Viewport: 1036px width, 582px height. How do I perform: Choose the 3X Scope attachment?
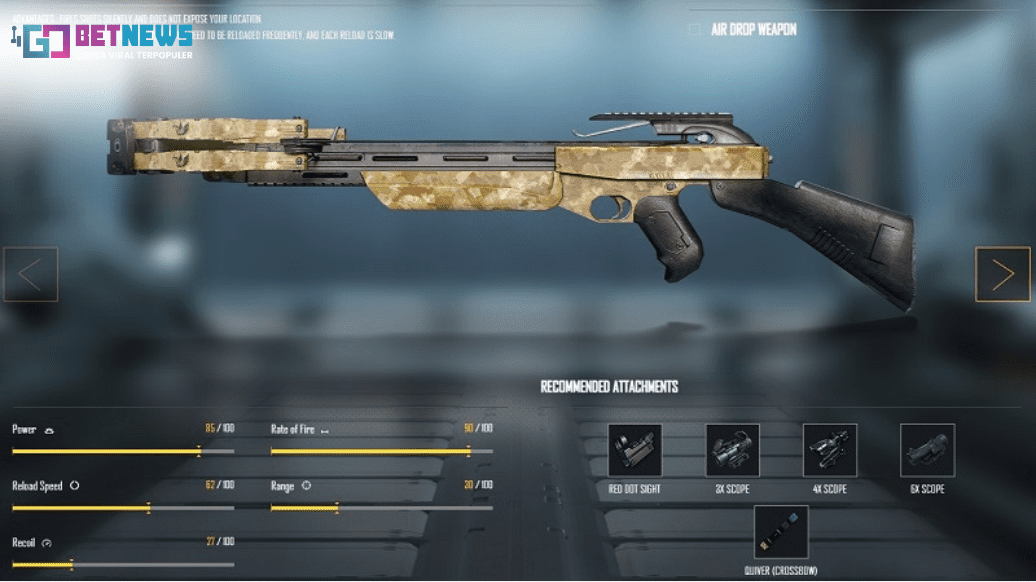tap(732, 451)
